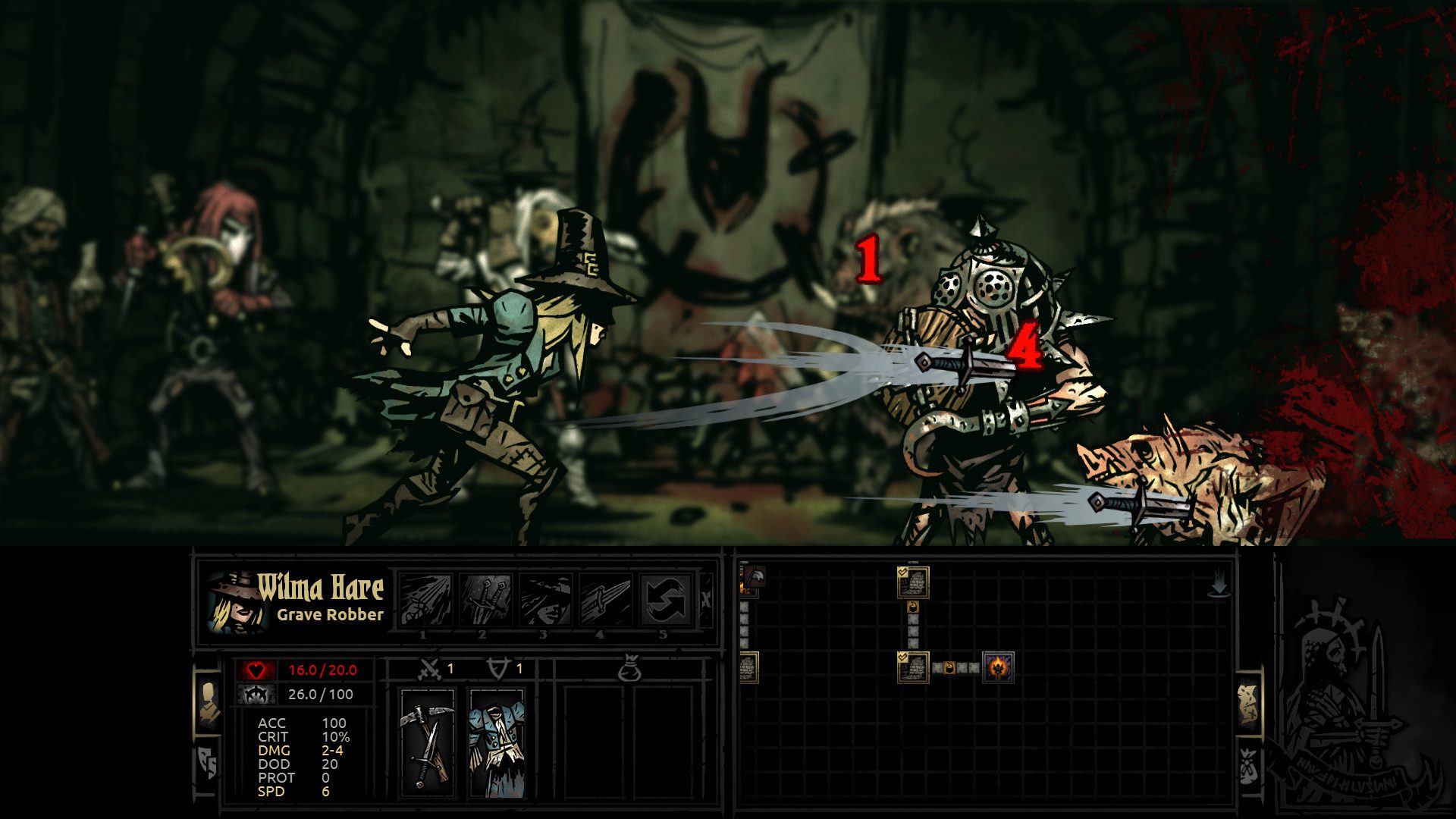Expand the glowing scroll panel on the right edge
Screen dimensions: 1456x819
point(1247,705)
